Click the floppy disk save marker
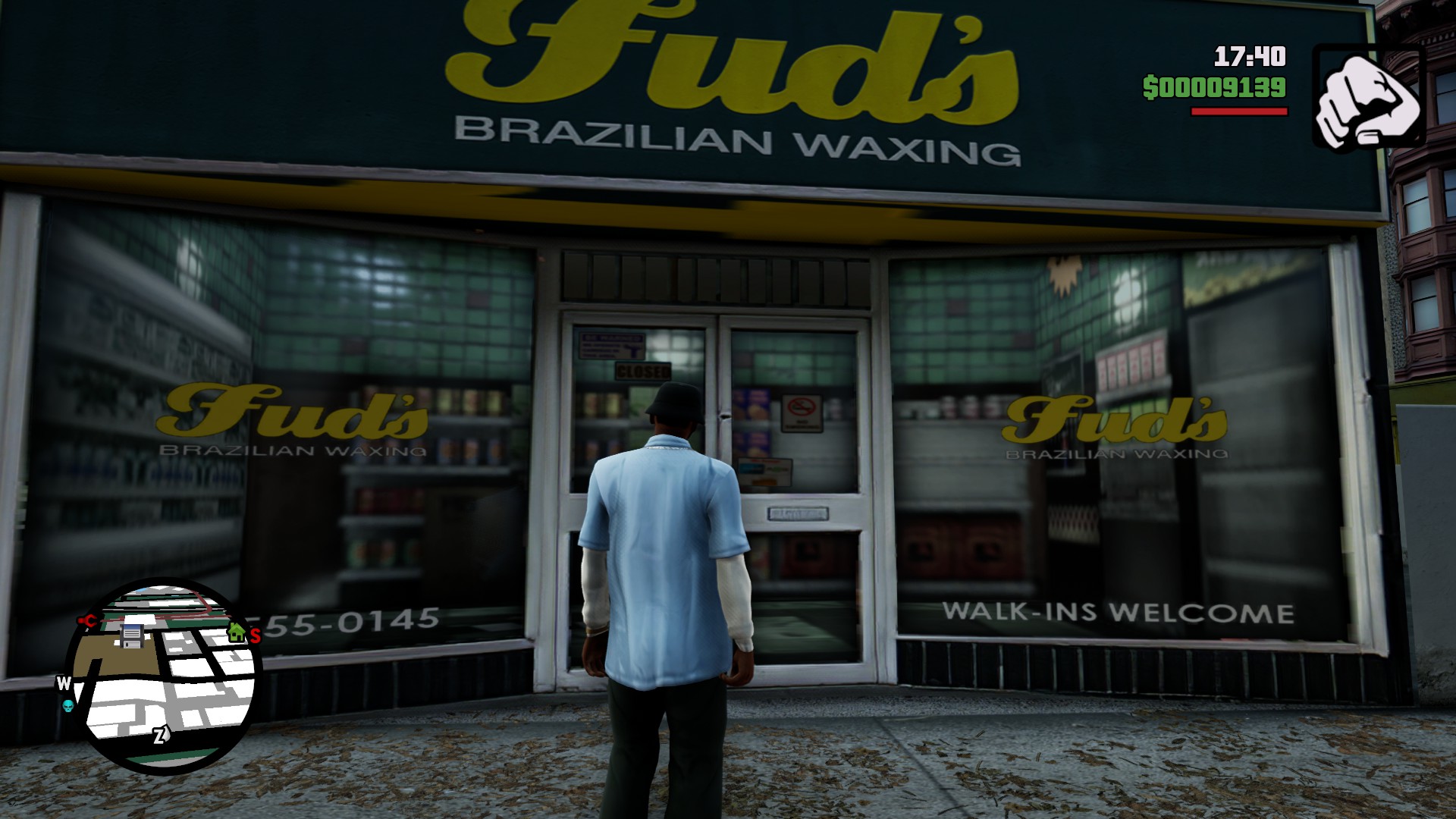 coord(132,635)
